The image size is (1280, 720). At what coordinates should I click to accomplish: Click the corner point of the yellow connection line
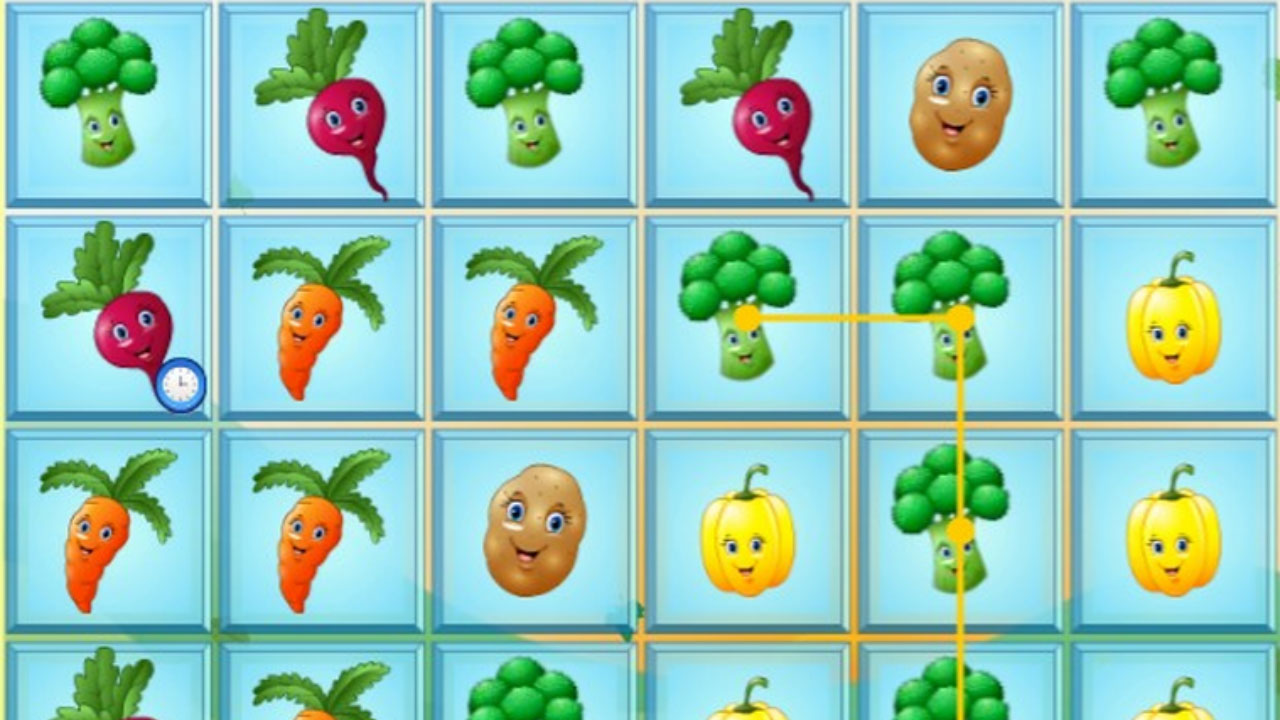tap(963, 318)
